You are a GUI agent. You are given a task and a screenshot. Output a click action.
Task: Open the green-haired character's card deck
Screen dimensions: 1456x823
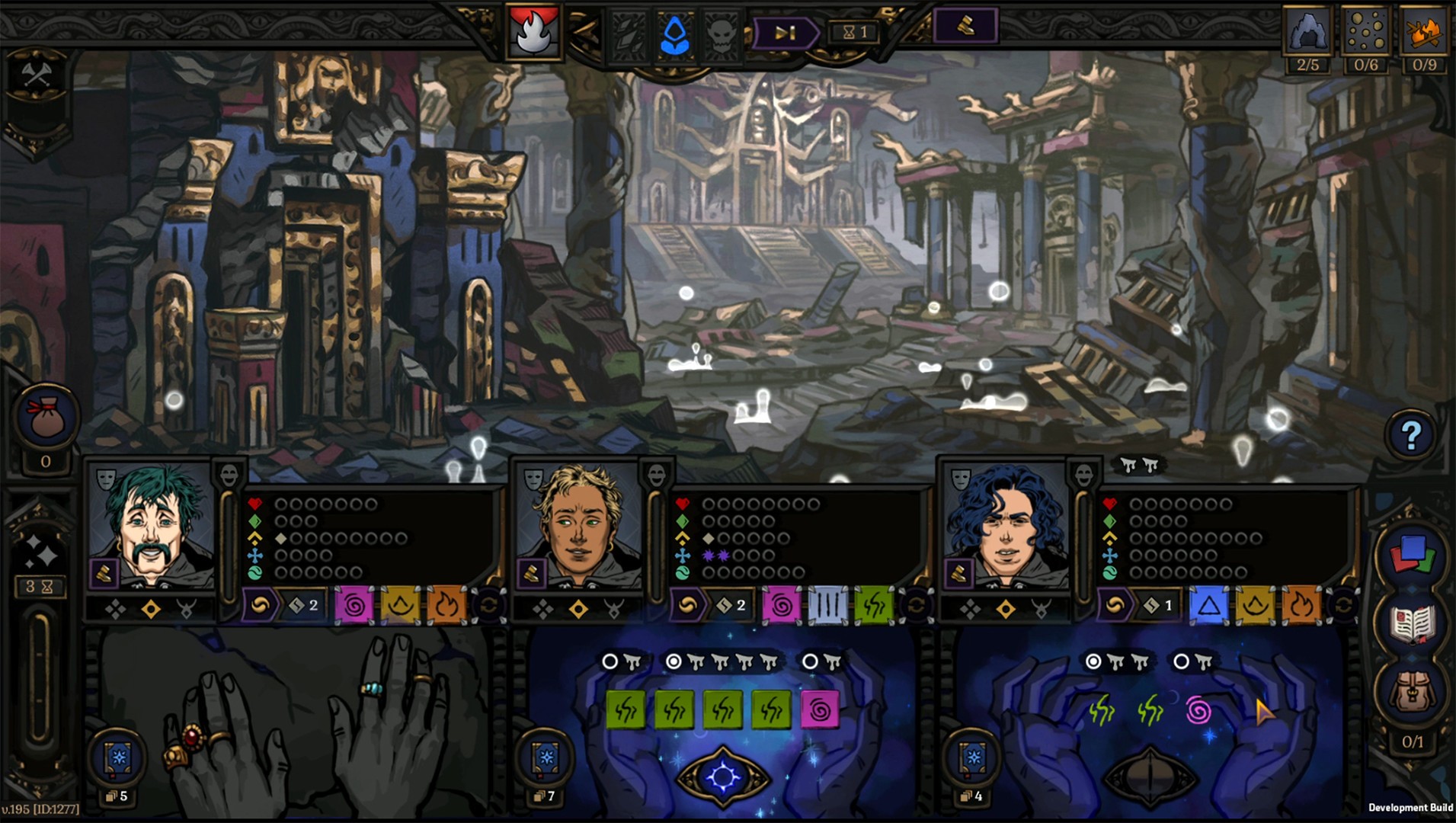(x=119, y=758)
